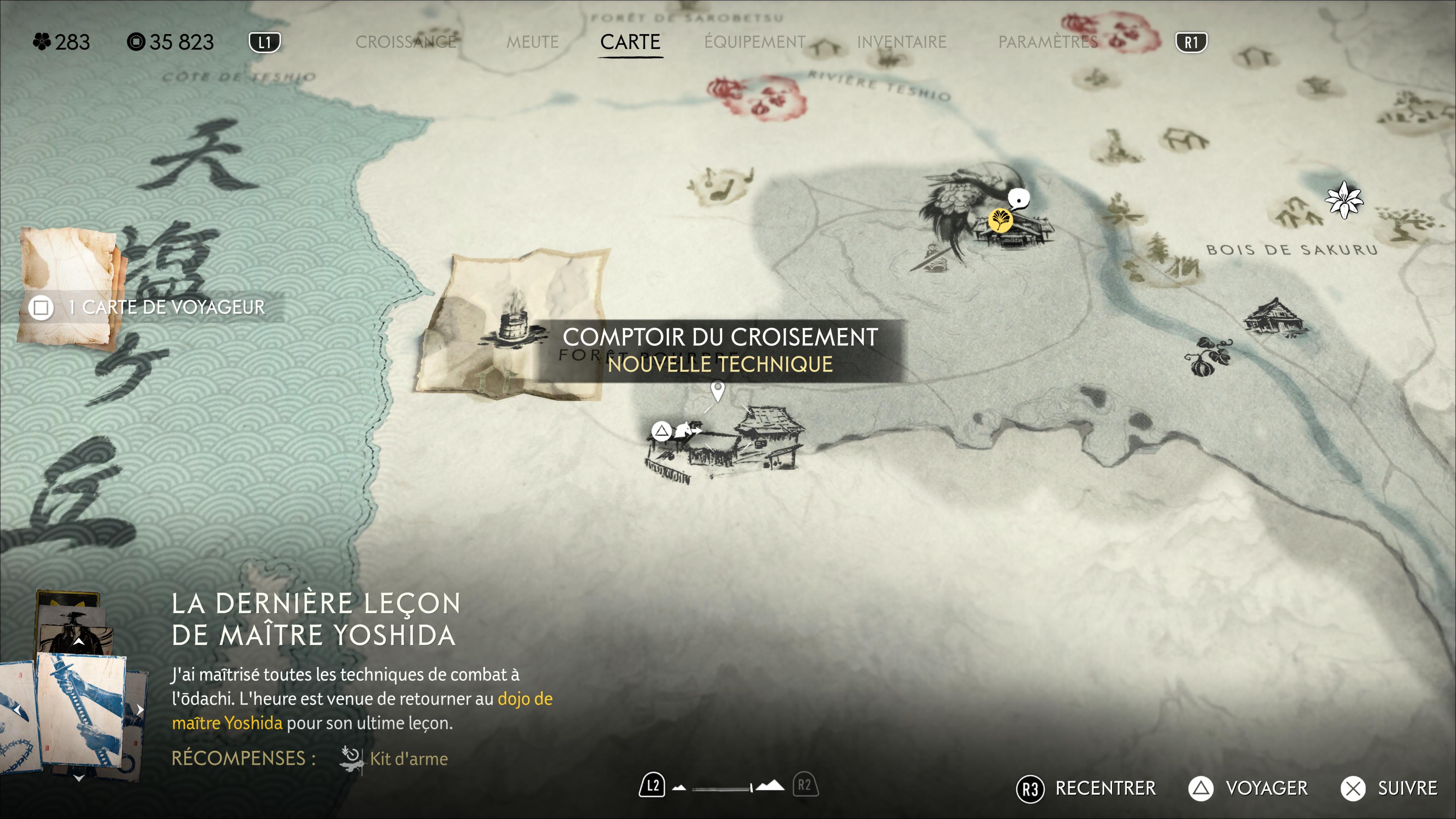This screenshot has width=1456, height=819.
Task: Cycle to the next quest card right
Action: pos(140,709)
